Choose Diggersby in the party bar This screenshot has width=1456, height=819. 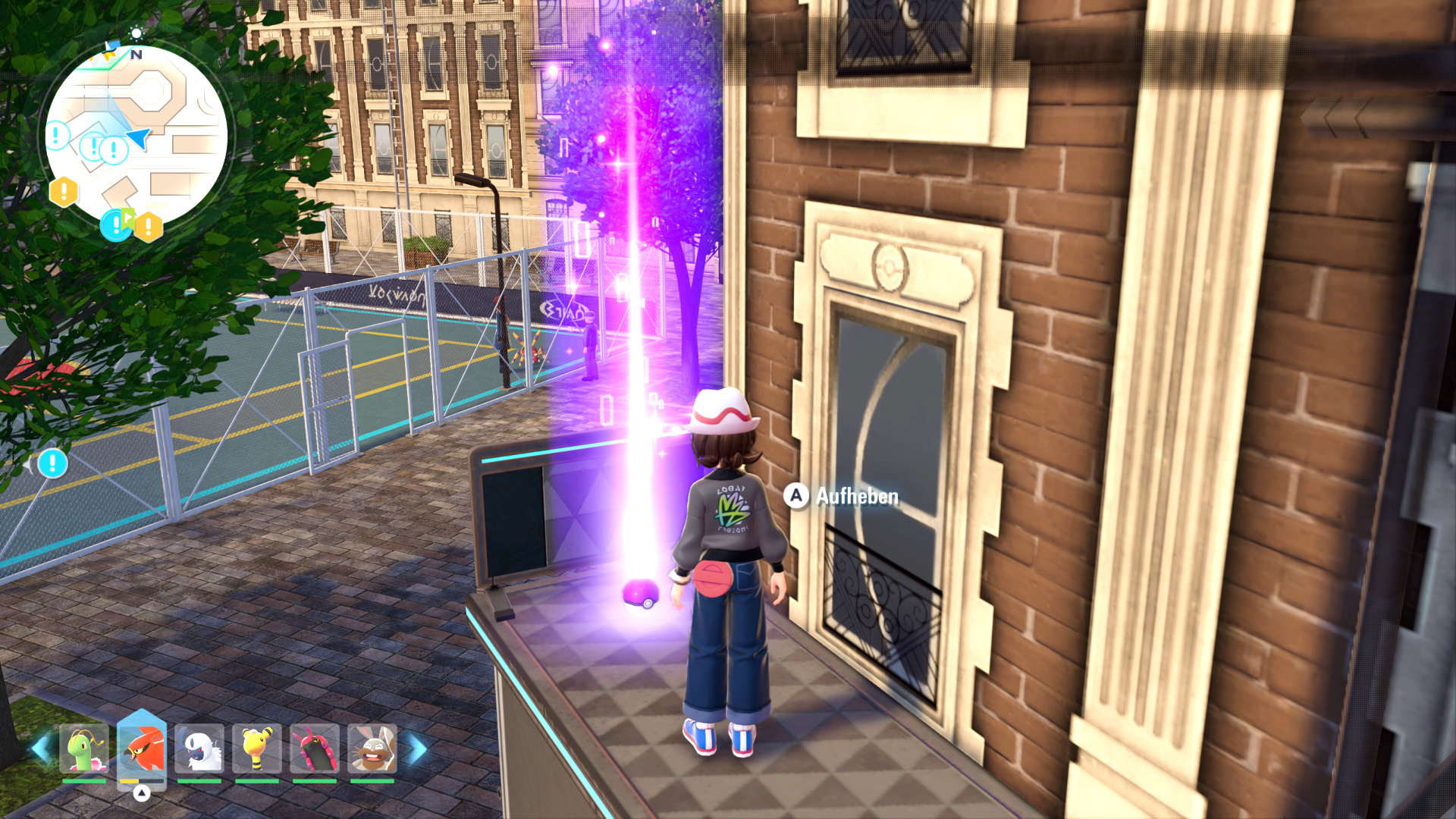click(x=372, y=749)
